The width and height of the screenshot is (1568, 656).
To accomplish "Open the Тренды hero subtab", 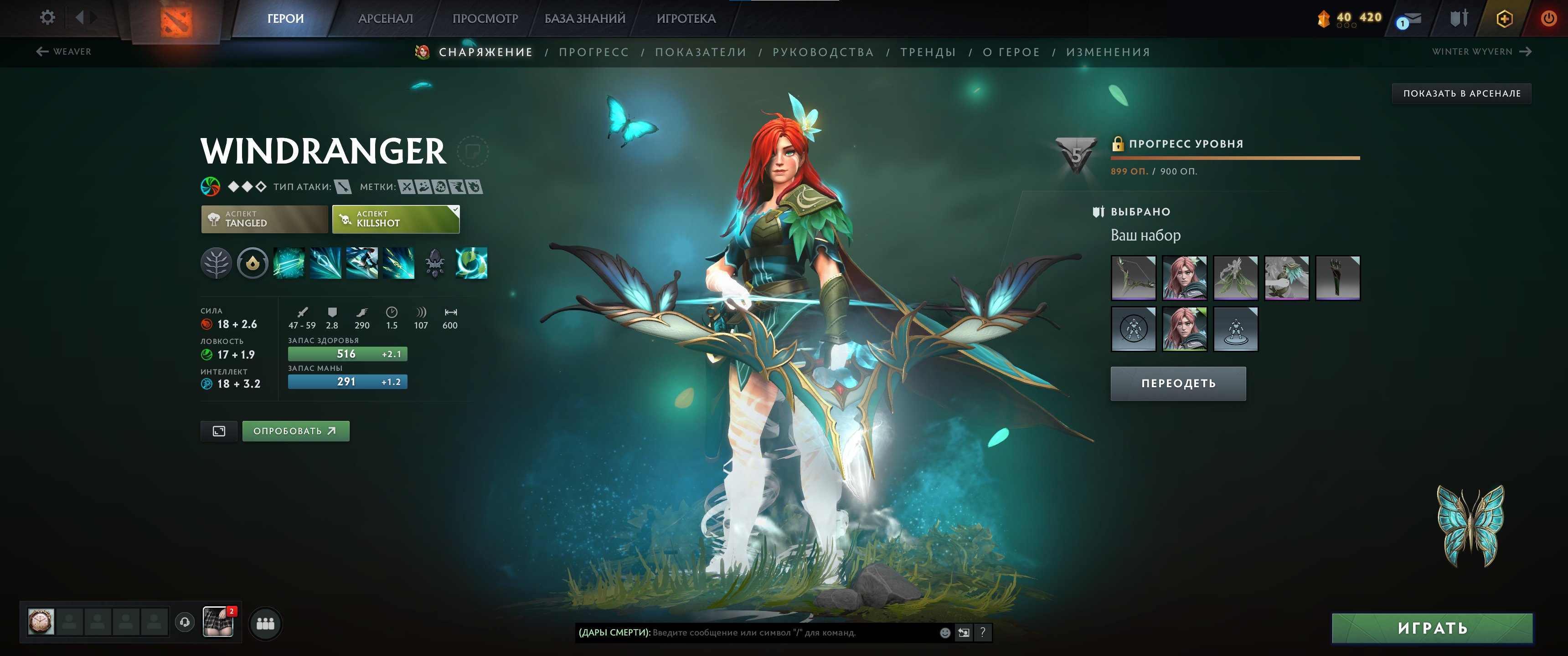I will [x=928, y=52].
